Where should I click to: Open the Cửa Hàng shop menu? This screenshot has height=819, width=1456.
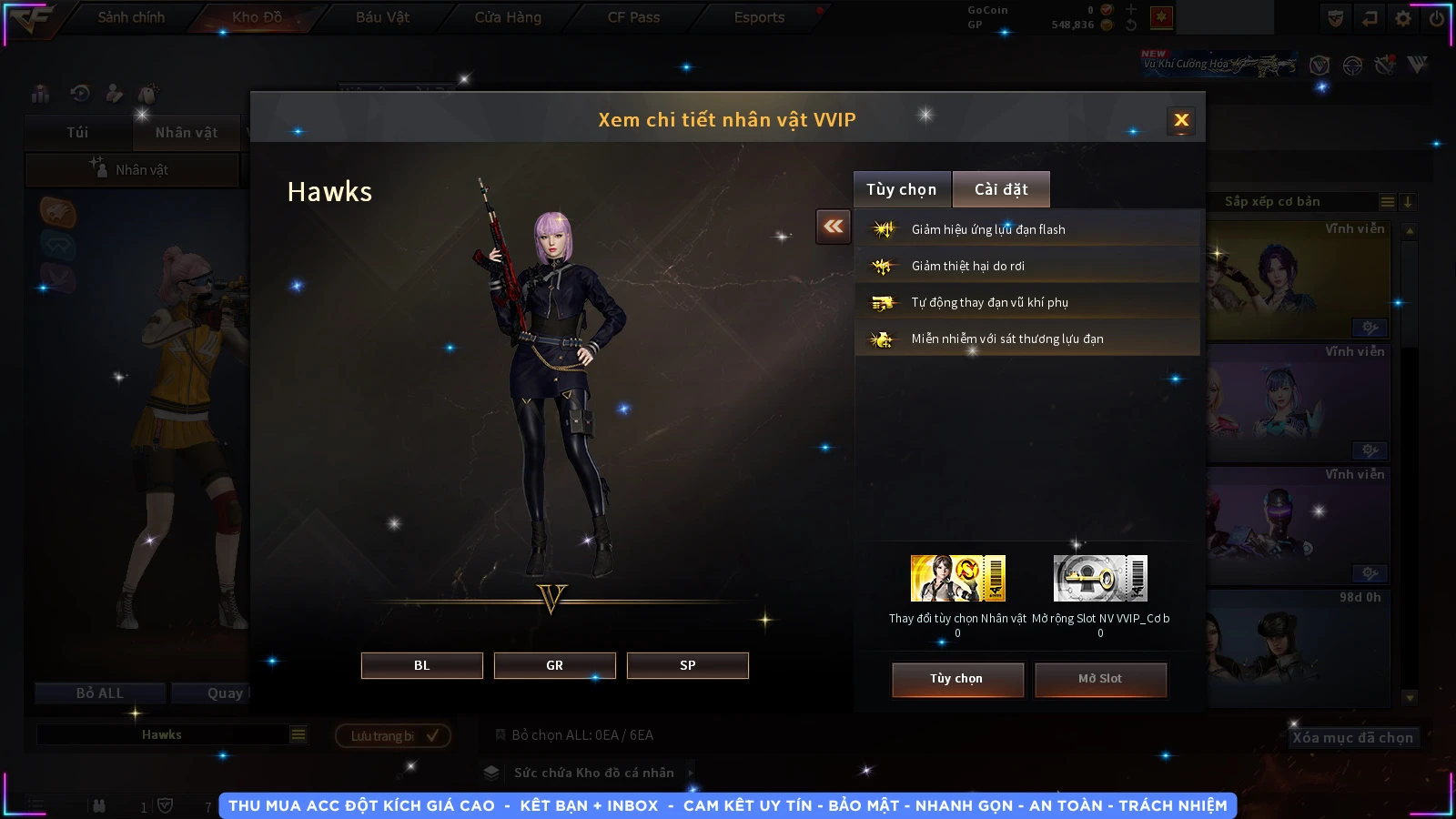point(508,17)
